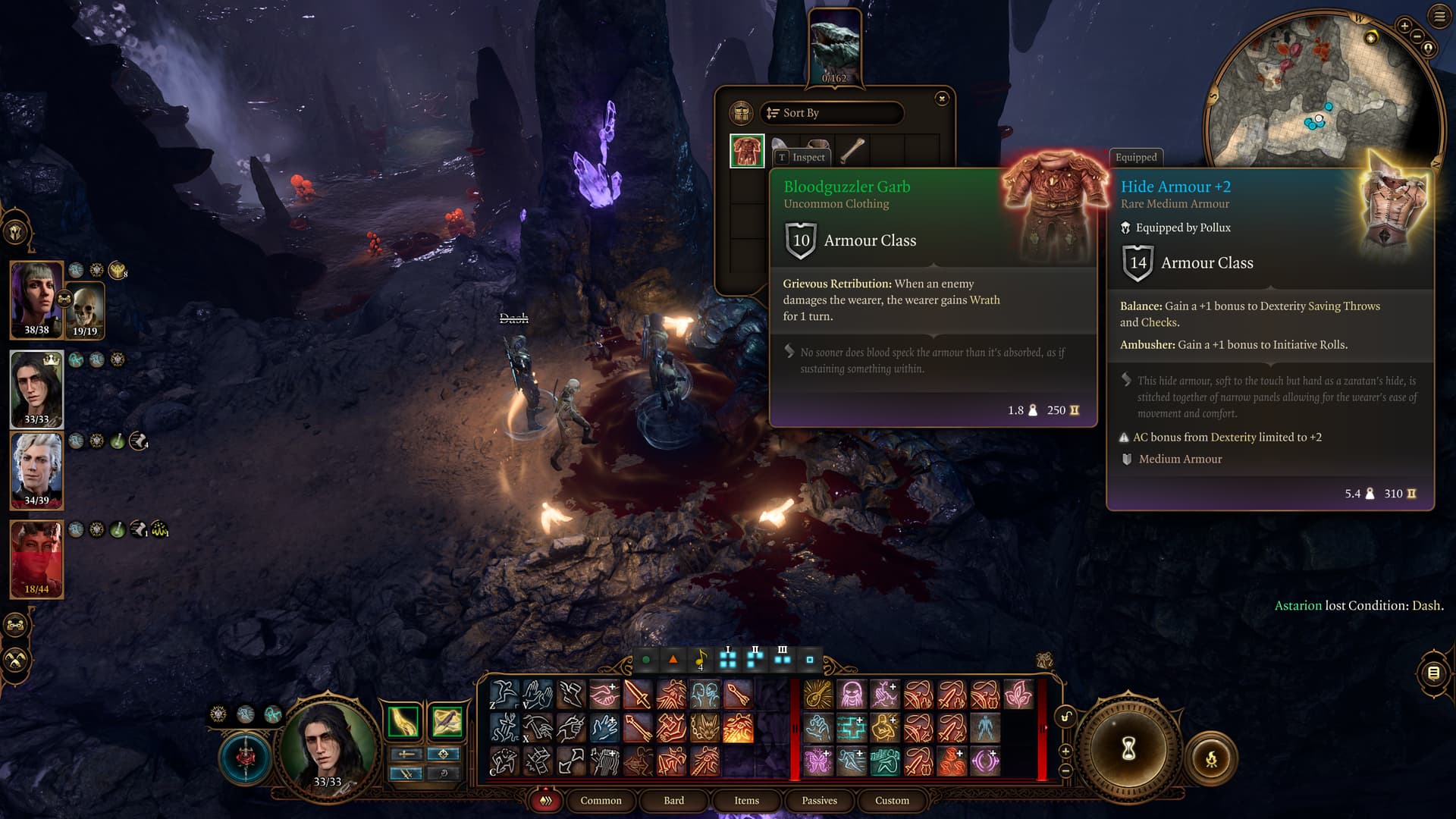1456x819 pixels.
Task: Open the combat log panel
Action: 1433,673
